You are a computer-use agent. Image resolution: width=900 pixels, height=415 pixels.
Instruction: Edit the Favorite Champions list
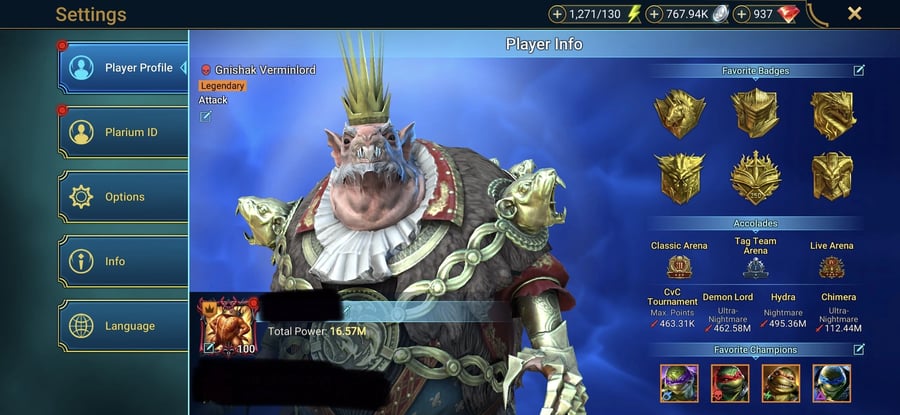[859, 349]
